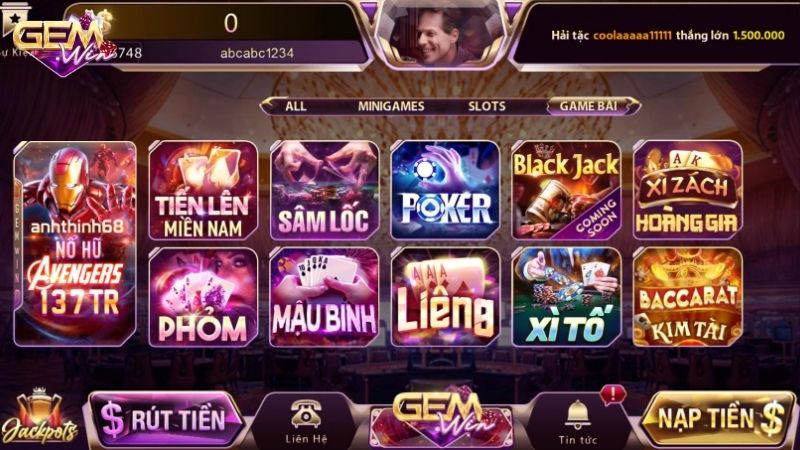Open the Avengers Nổ Hũ jackpot banner

click(76, 241)
